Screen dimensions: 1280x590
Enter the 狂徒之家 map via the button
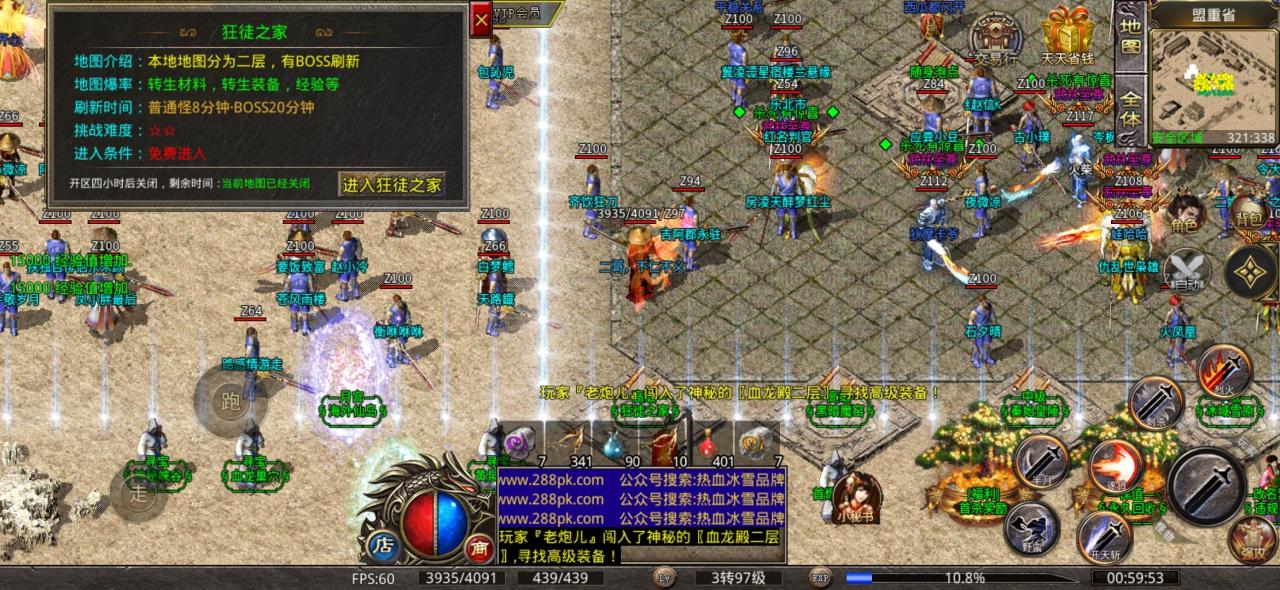[392, 184]
